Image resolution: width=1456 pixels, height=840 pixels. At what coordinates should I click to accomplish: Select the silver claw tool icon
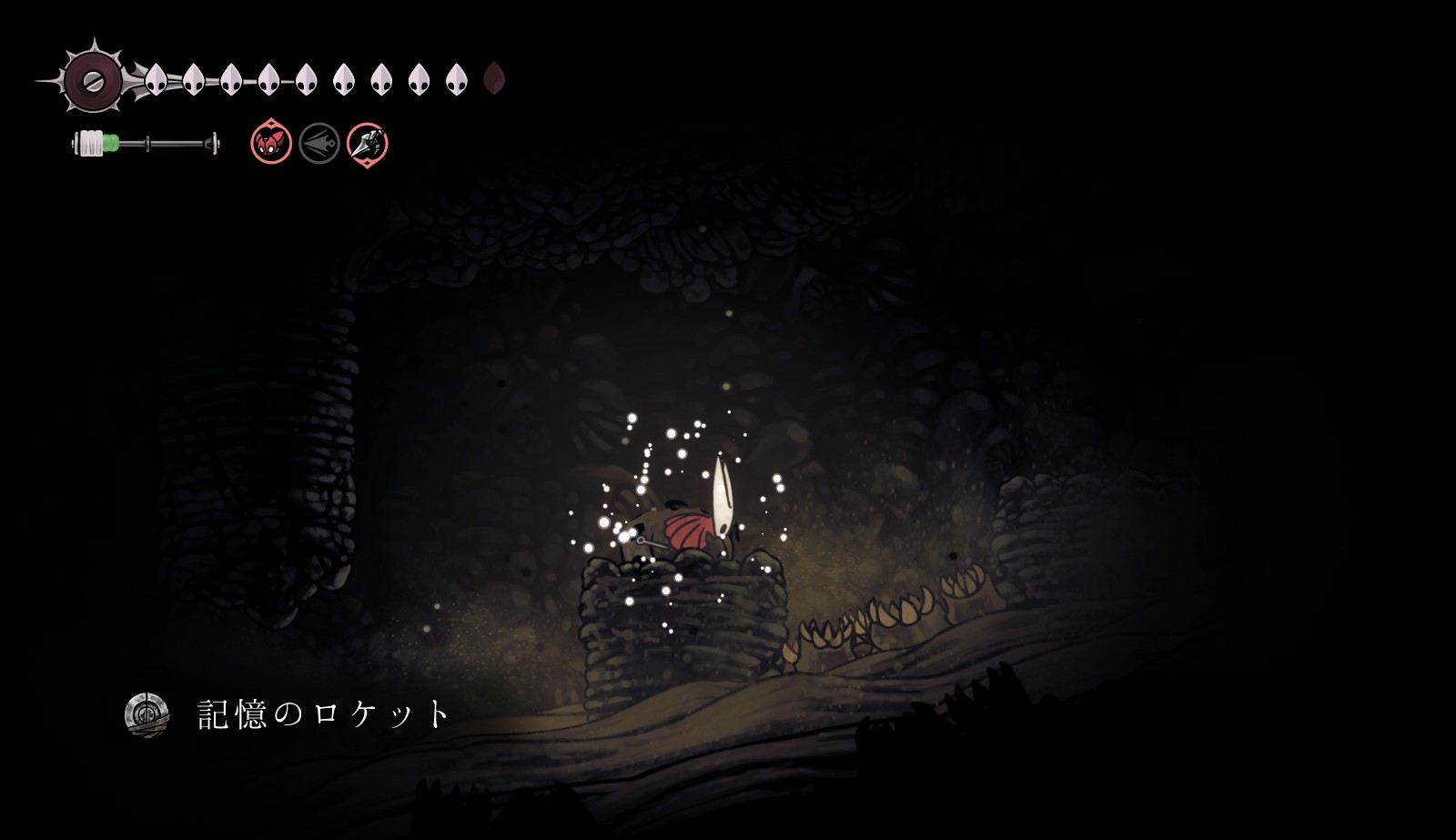pyautogui.click(x=368, y=144)
